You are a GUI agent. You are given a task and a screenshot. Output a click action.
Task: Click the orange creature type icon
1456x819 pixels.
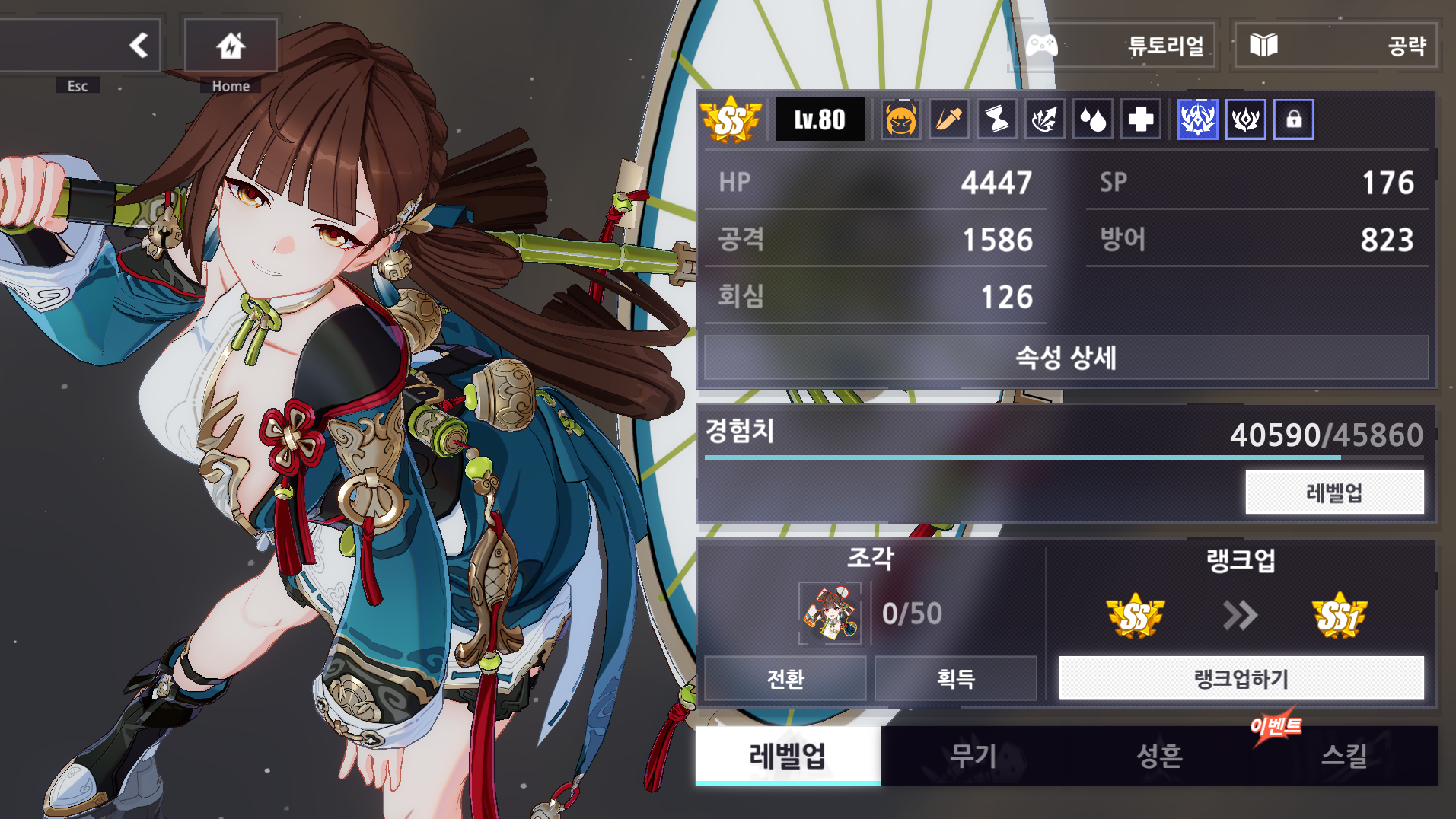click(x=901, y=120)
